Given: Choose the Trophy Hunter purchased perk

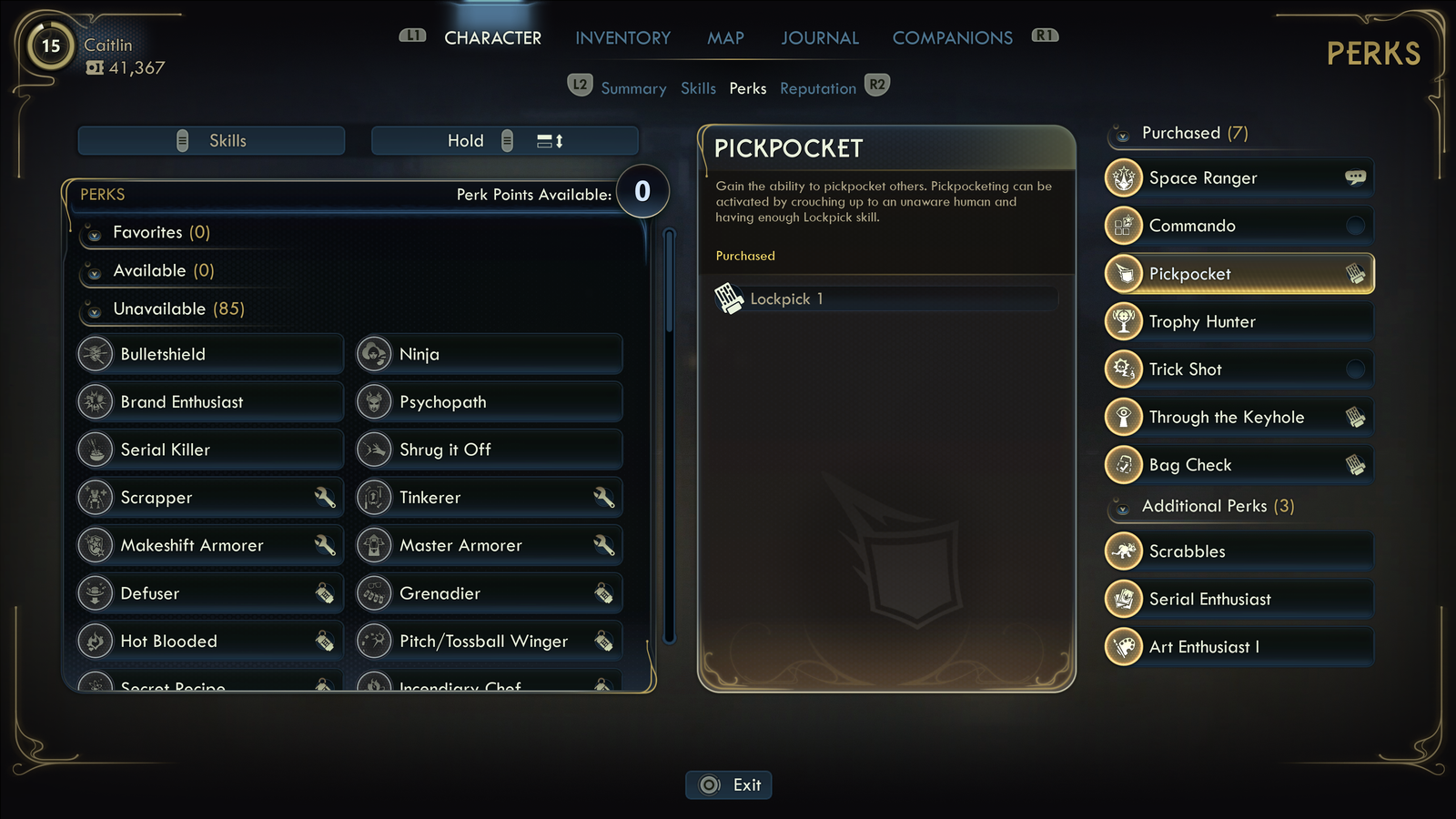Looking at the screenshot, I should [x=1239, y=321].
